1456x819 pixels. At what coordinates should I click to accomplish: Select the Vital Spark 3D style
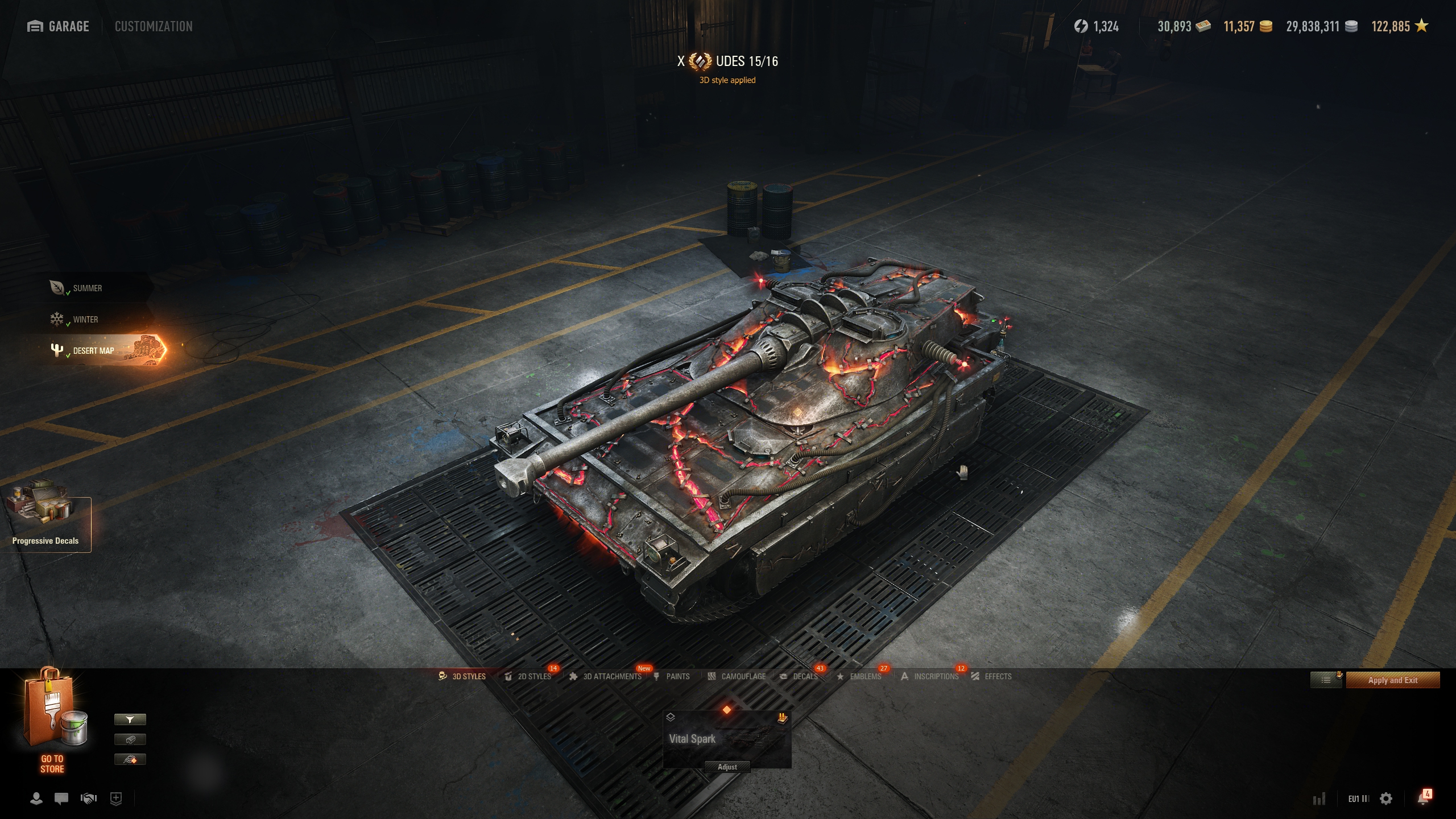coord(727,737)
